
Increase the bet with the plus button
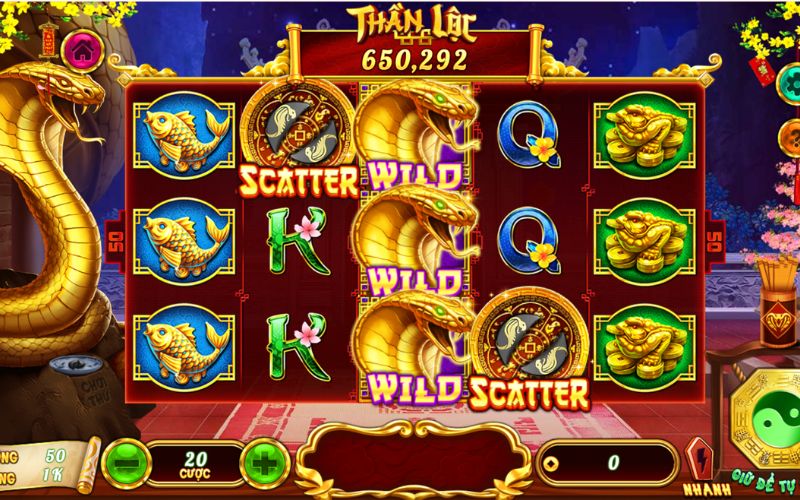[x=265, y=463]
